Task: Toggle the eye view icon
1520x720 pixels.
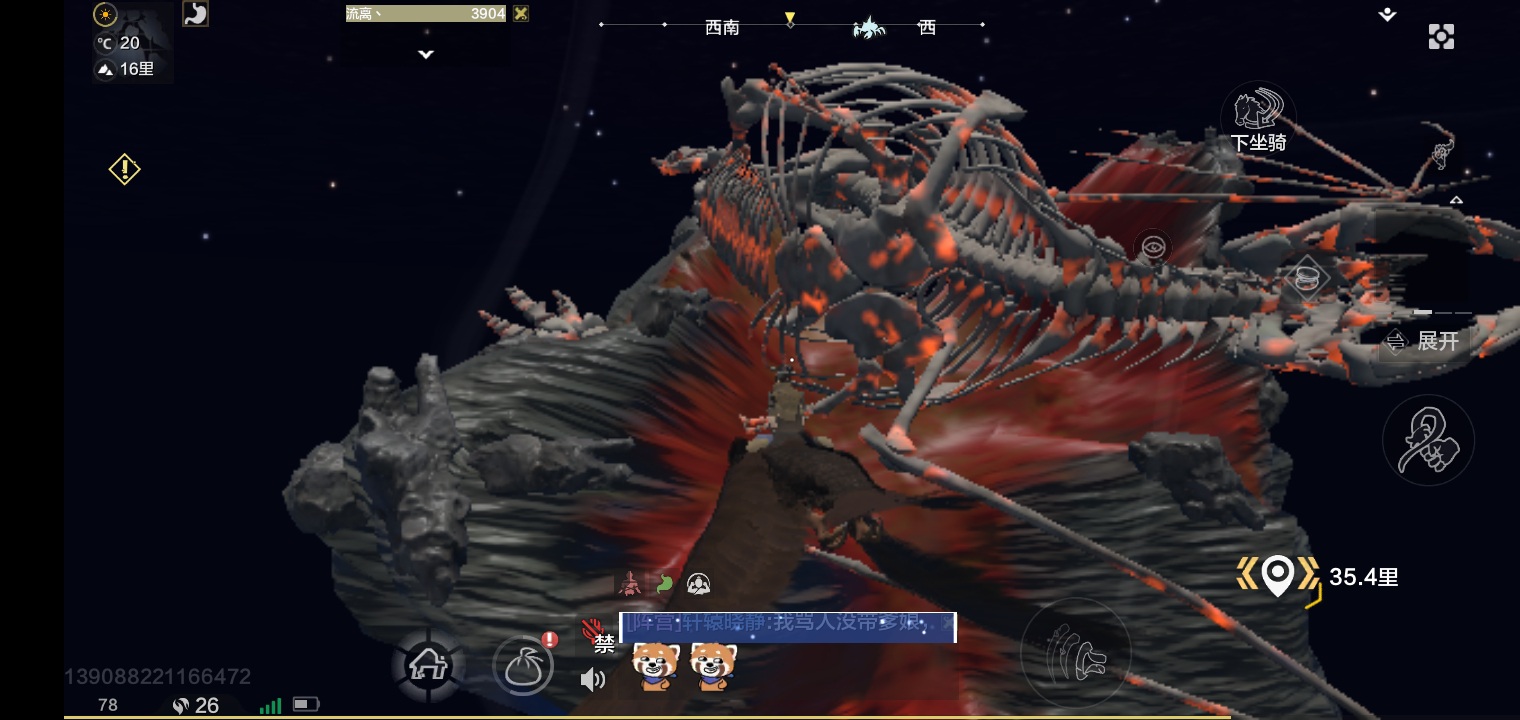Action: click(1153, 247)
